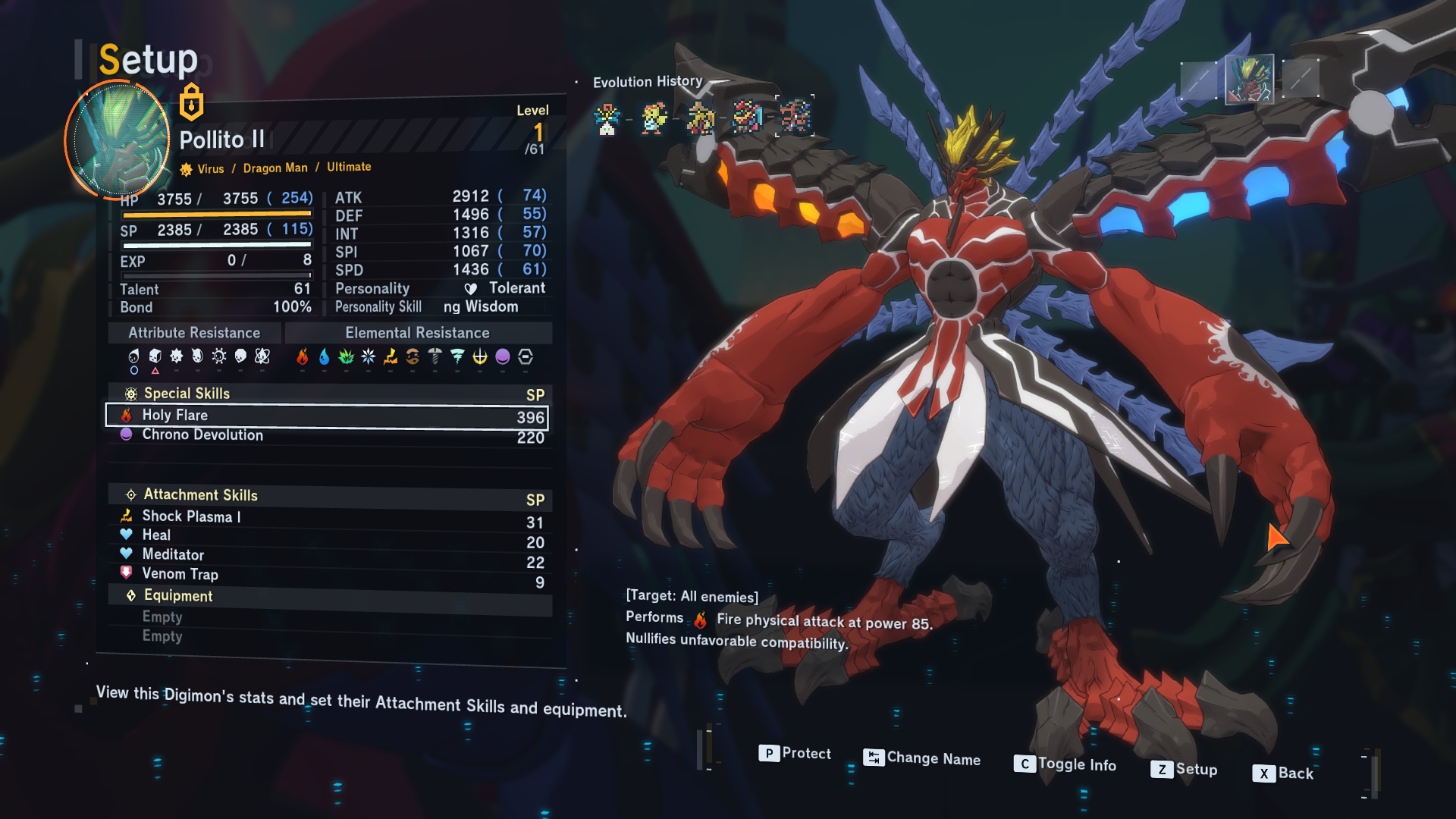Open Setup from the bottom bar
Image resolution: width=1456 pixels, height=819 pixels.
pos(1184,770)
